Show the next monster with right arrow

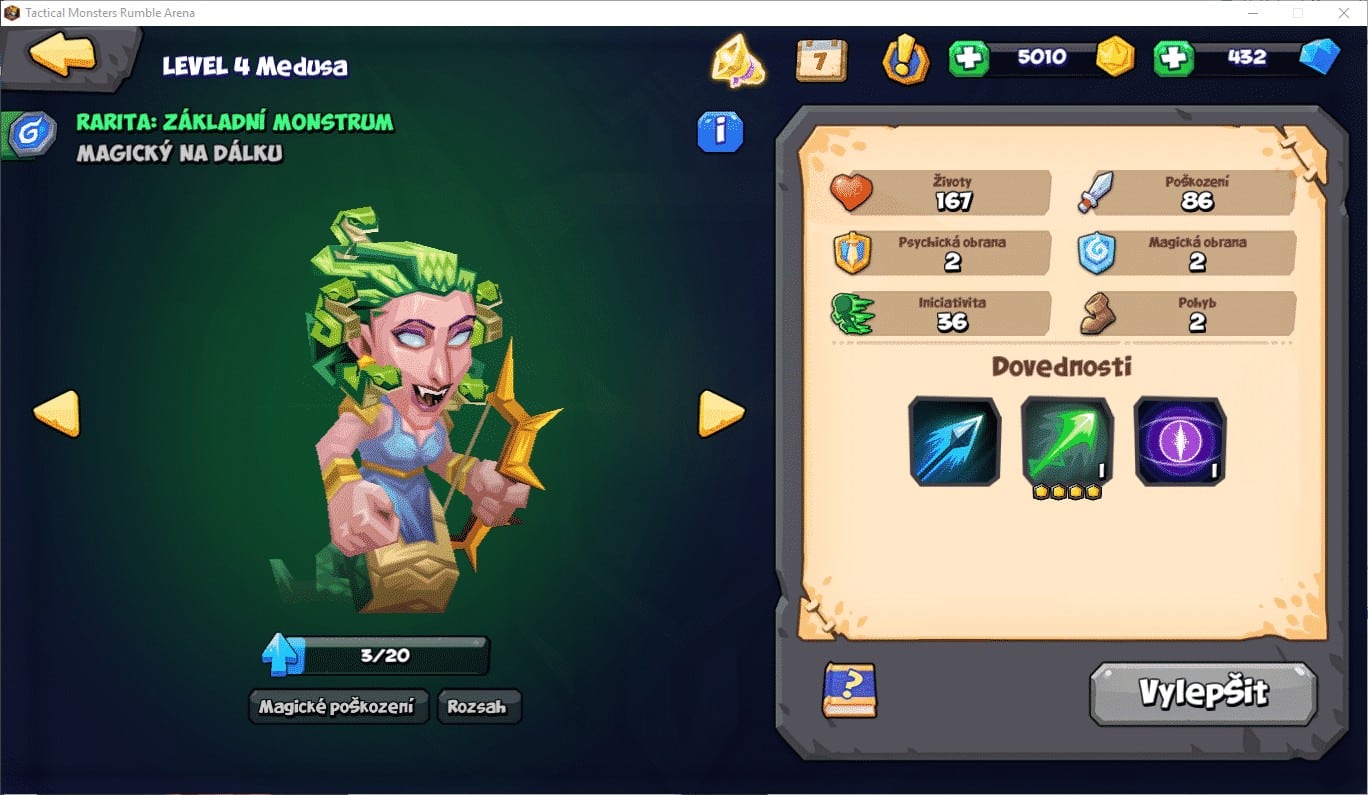(720, 412)
